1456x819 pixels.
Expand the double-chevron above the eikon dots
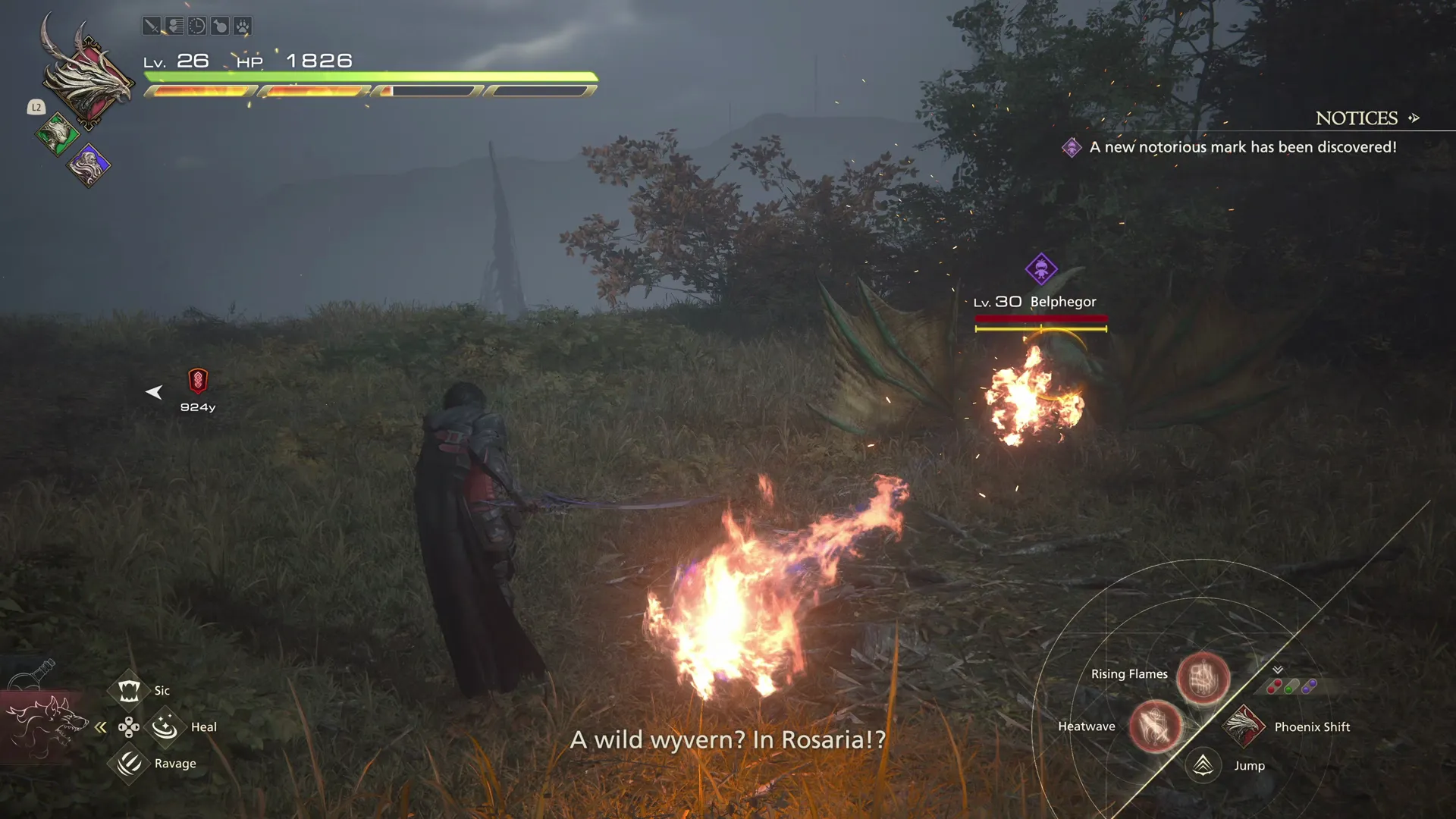1277,670
